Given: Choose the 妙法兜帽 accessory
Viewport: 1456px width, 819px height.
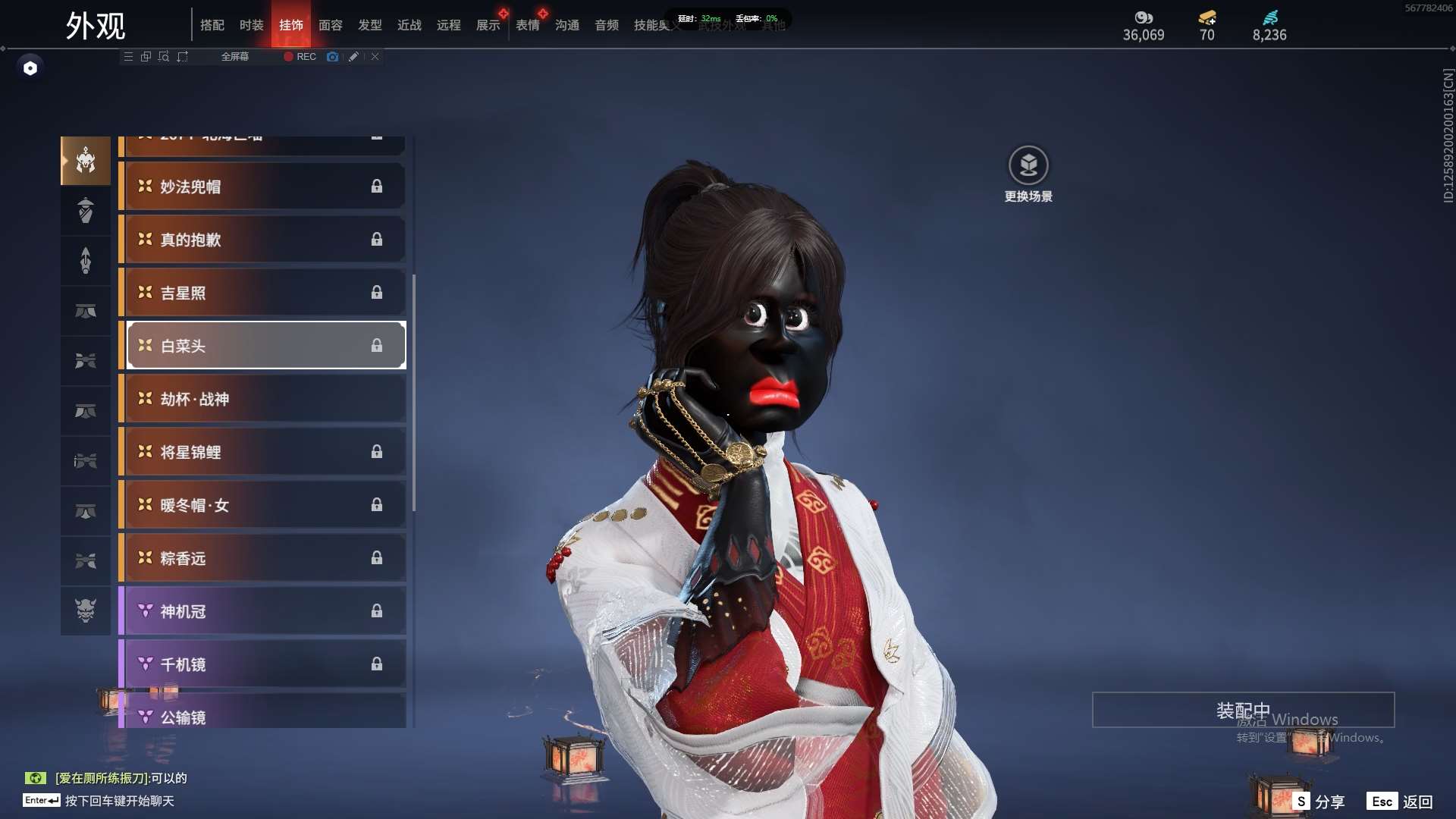Looking at the screenshot, I should point(262,187).
